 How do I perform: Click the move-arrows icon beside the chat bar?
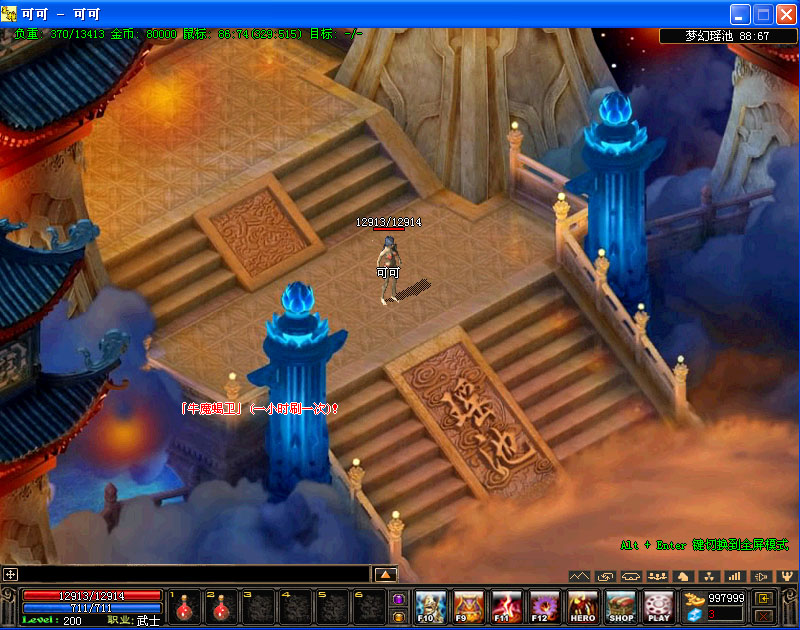point(10,574)
